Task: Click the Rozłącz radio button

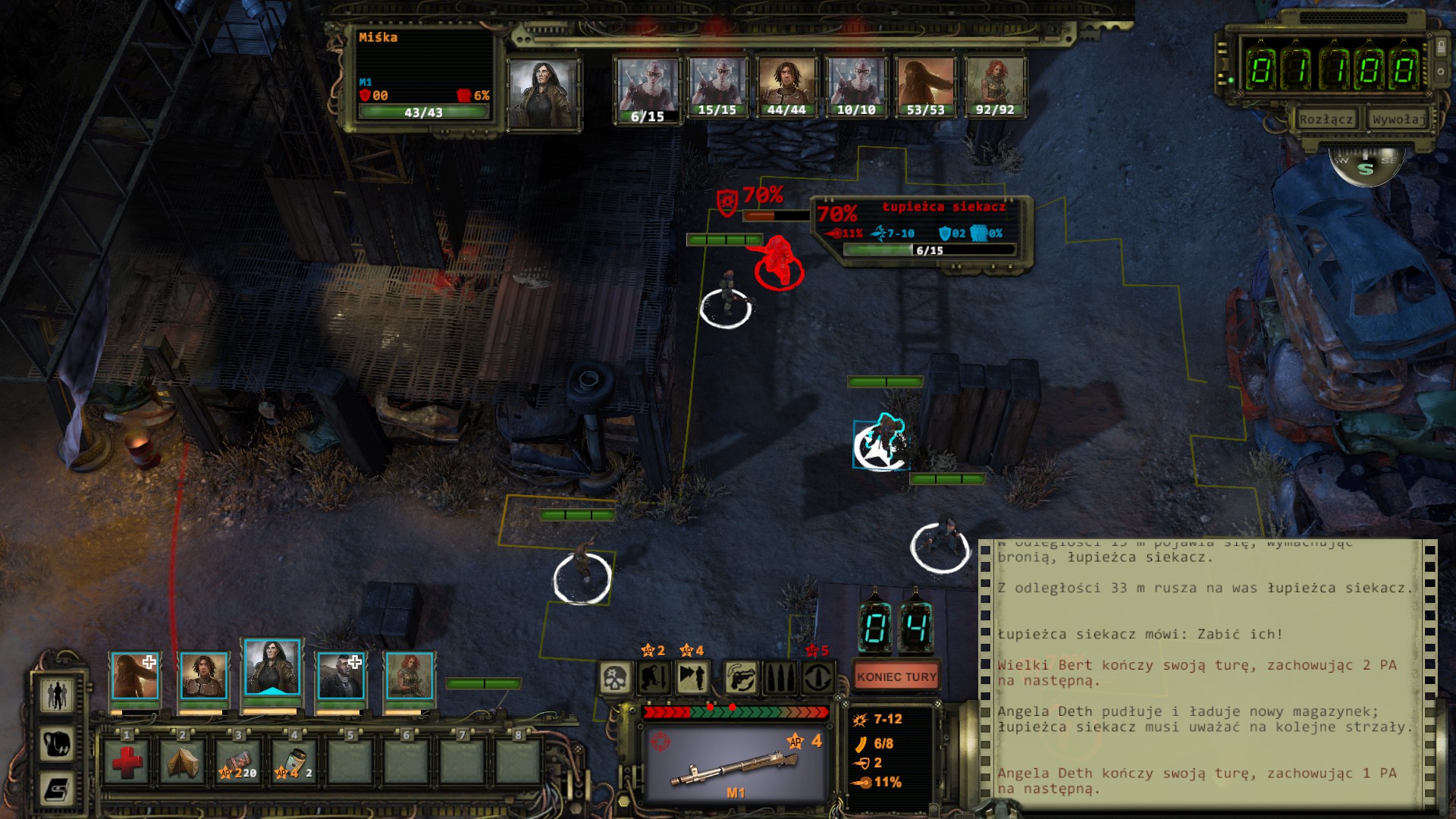Action: coord(1326,120)
